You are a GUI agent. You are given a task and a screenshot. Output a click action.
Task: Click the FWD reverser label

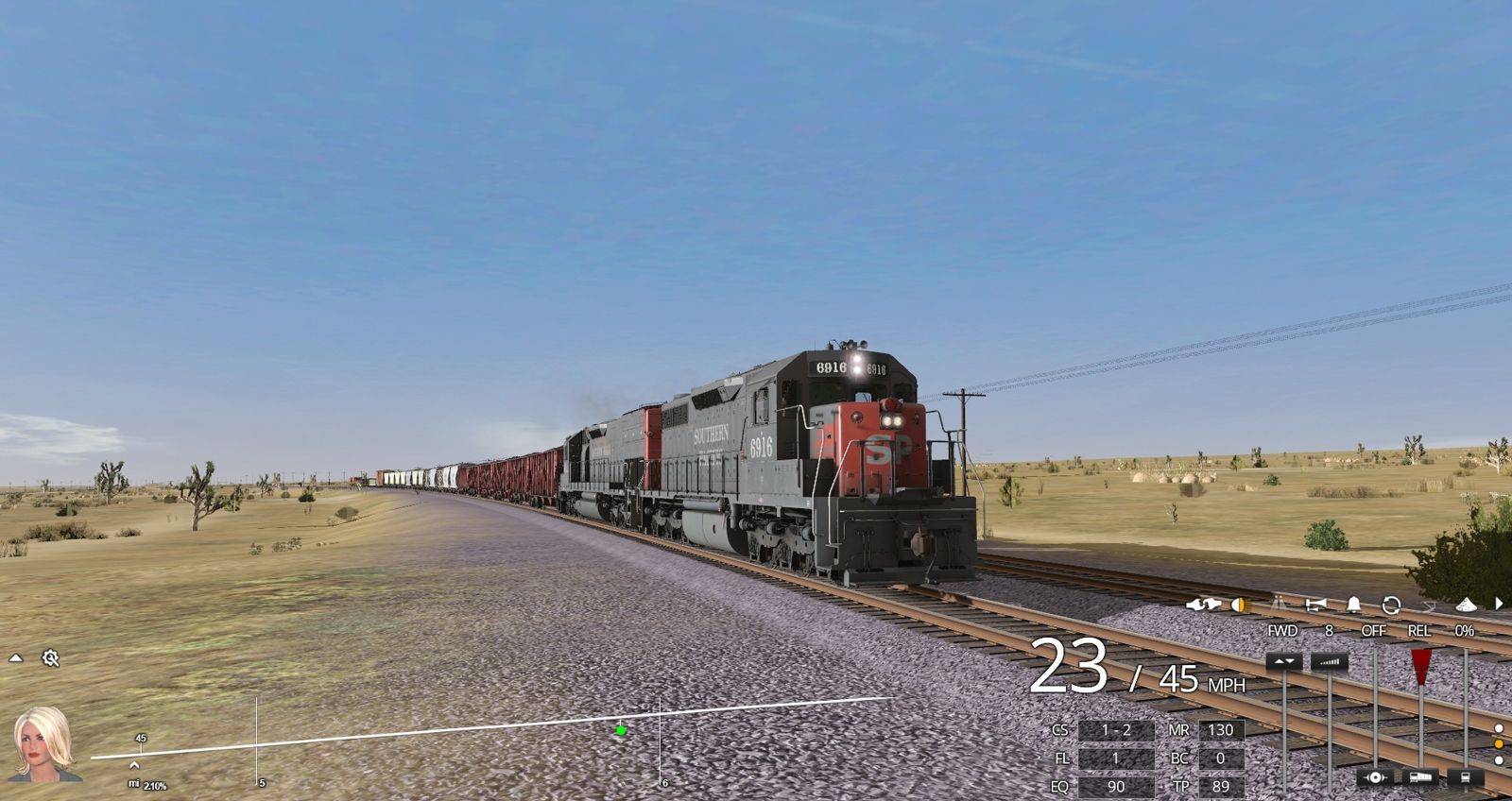click(x=1280, y=629)
